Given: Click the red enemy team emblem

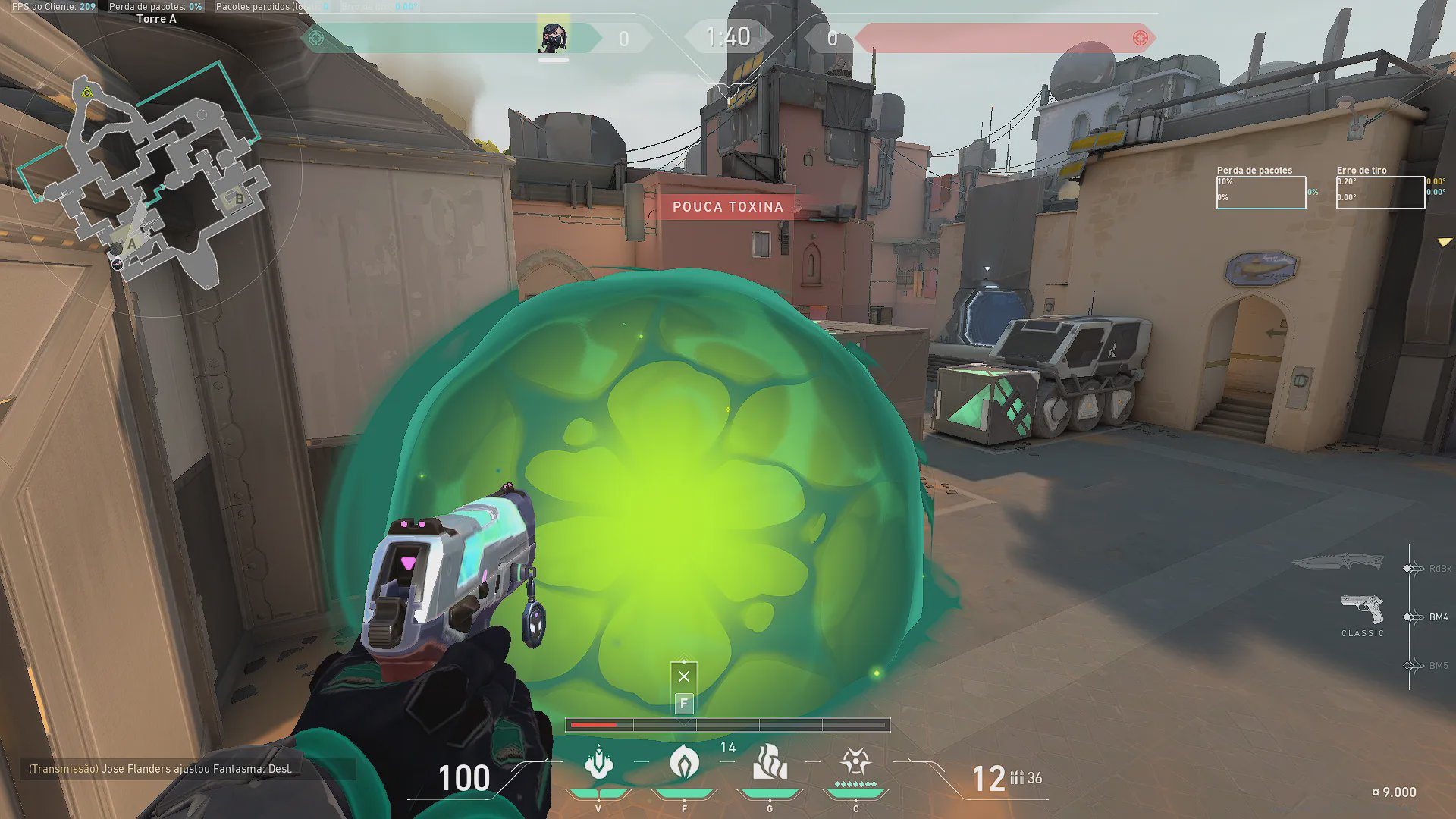Looking at the screenshot, I should point(1140,38).
